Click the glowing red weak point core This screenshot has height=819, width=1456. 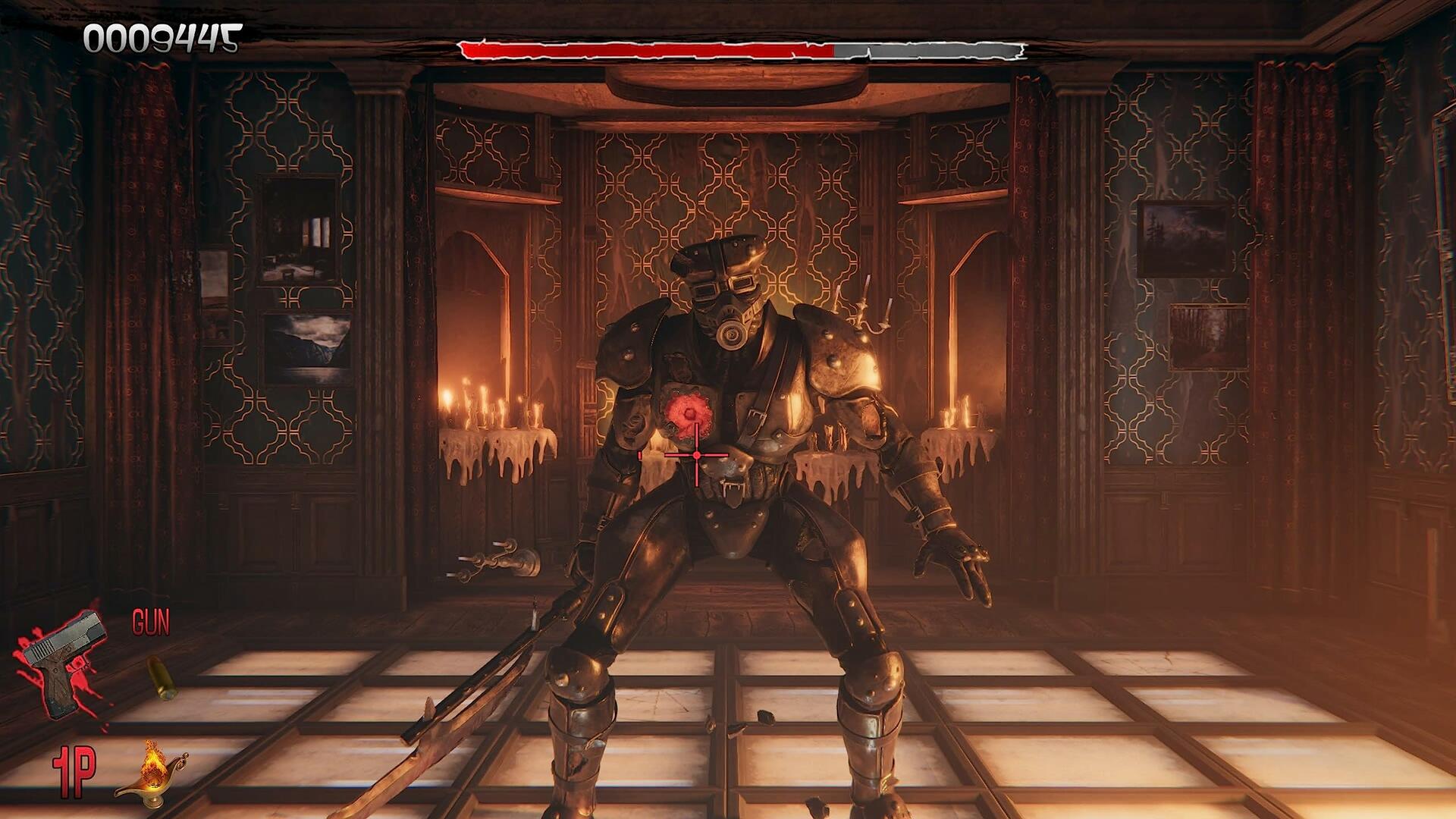[689, 411]
